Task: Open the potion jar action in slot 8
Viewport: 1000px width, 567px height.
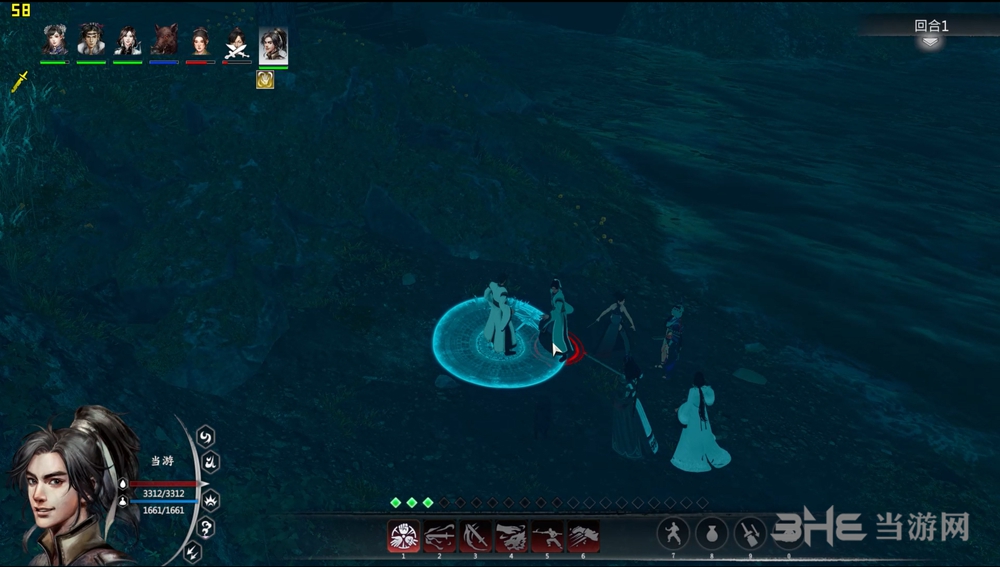Action: click(x=711, y=533)
